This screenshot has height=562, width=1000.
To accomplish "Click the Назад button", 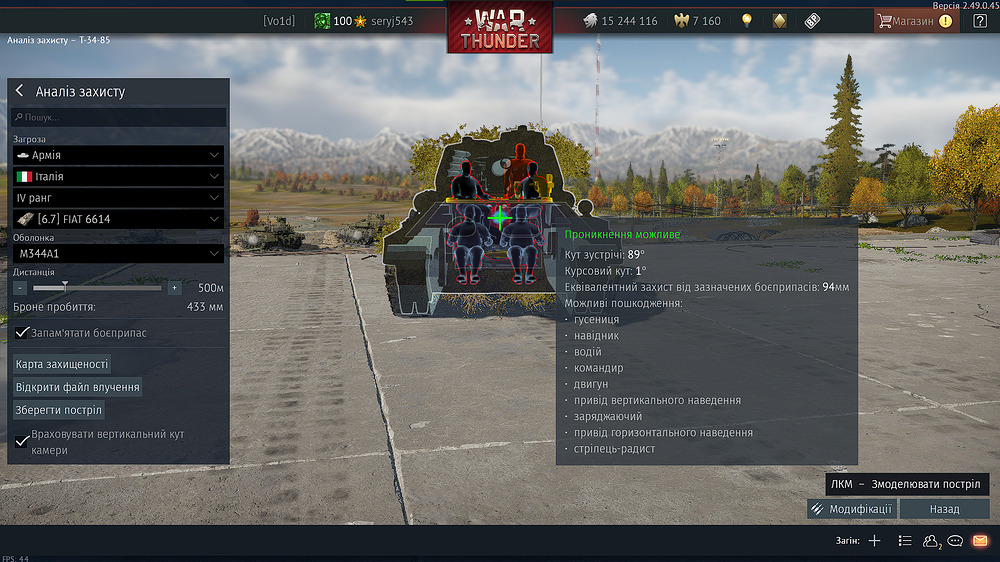I will pos(944,509).
